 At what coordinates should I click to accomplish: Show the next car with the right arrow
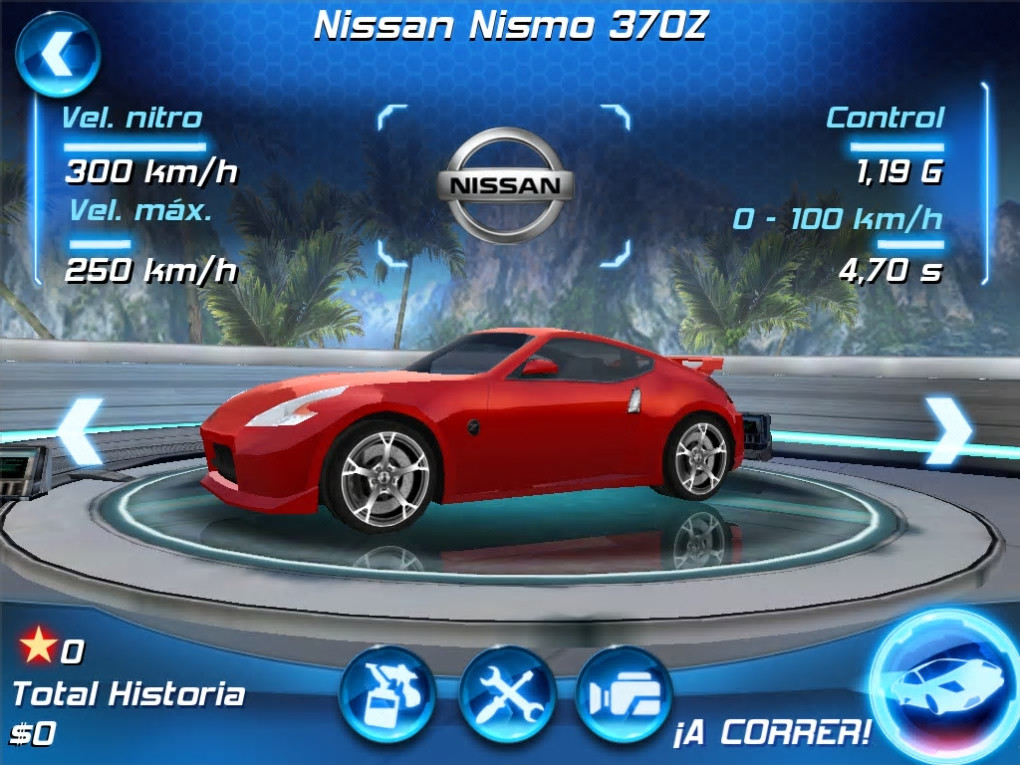tap(947, 430)
